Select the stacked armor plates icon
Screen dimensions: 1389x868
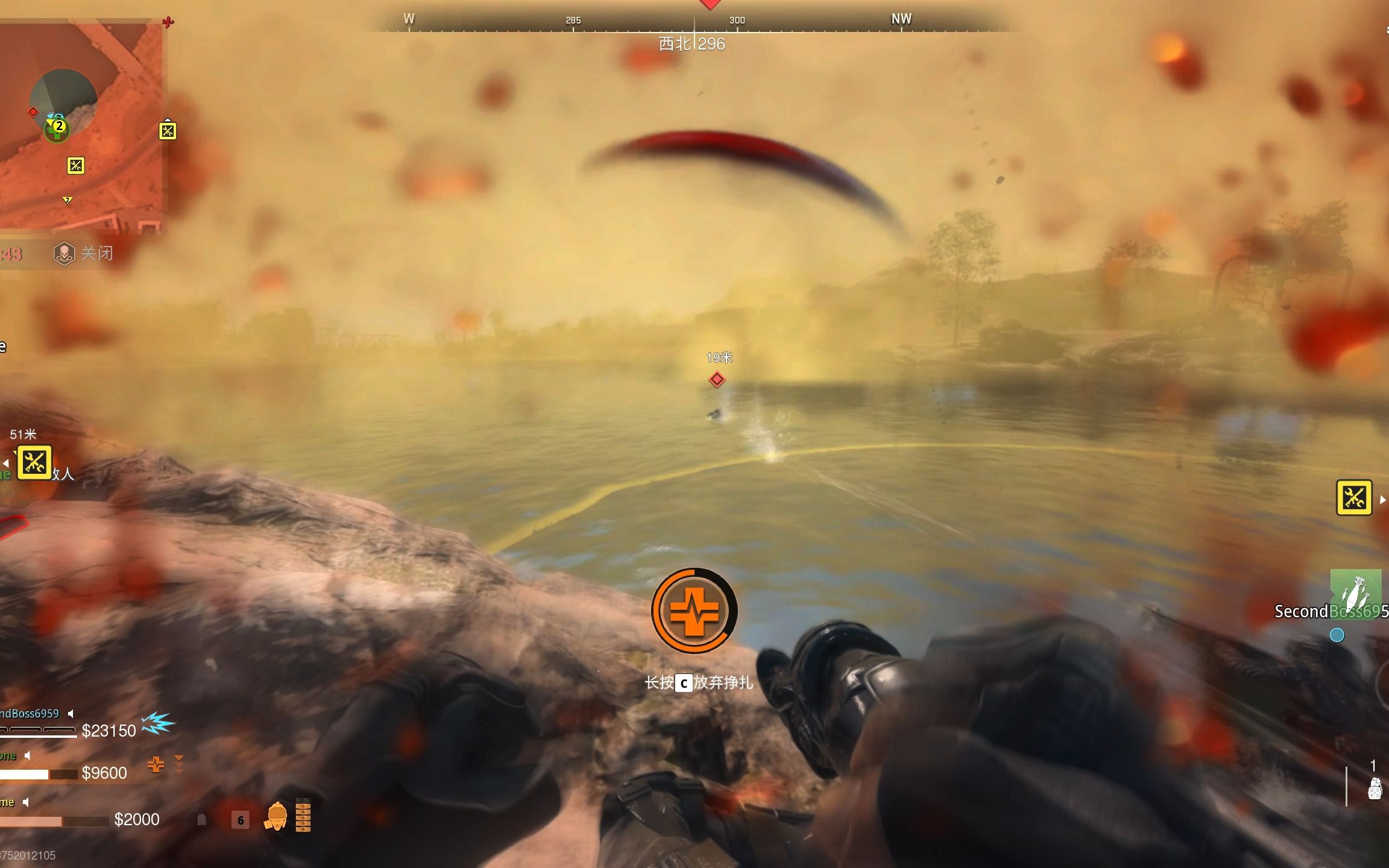click(x=303, y=816)
